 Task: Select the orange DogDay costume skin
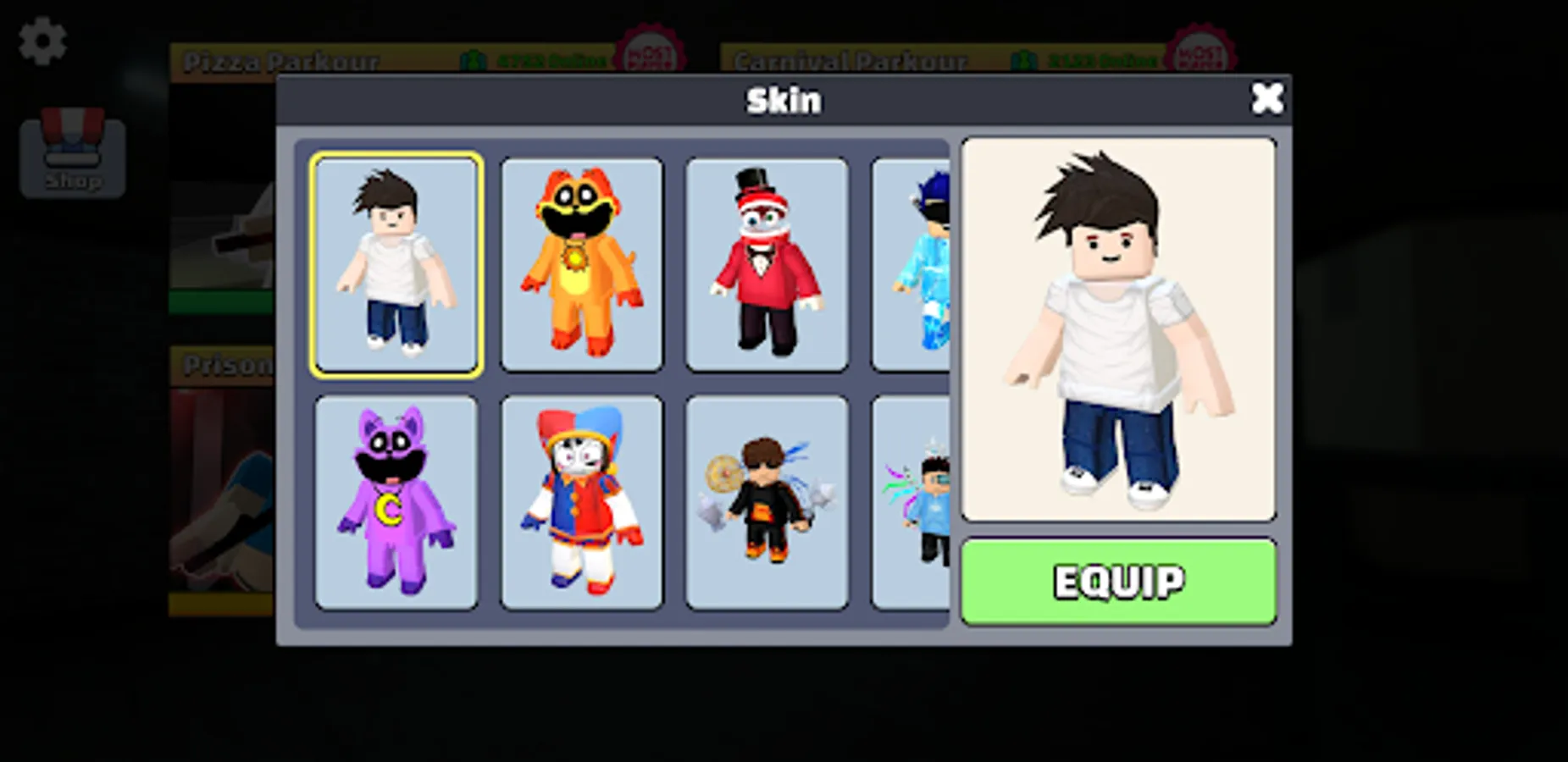pyautogui.click(x=581, y=262)
